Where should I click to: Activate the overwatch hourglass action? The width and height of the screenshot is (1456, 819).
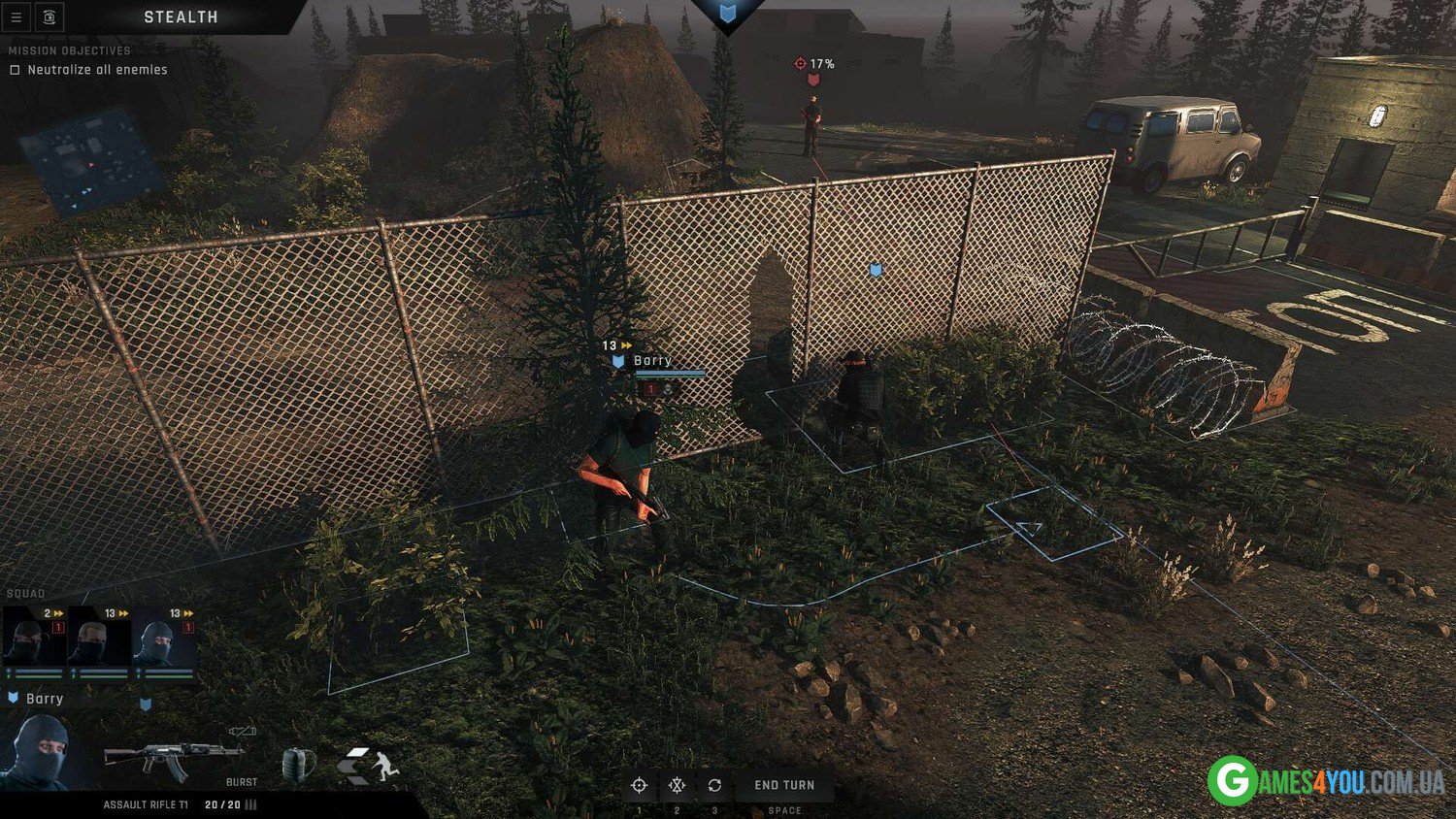[x=677, y=785]
